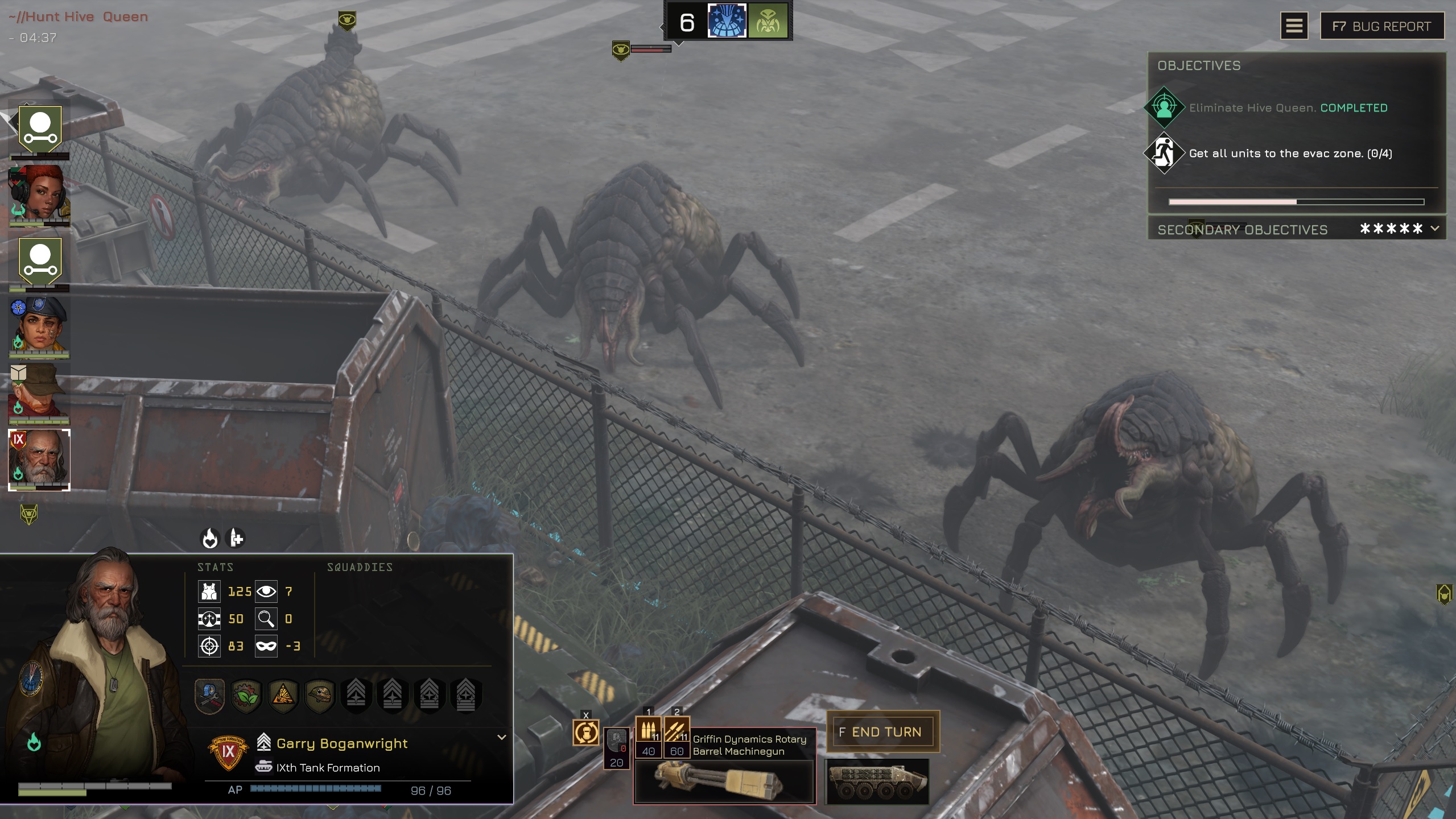Select the armored vehicle weapon slot
This screenshot has width=1456, height=819.
tap(877, 781)
